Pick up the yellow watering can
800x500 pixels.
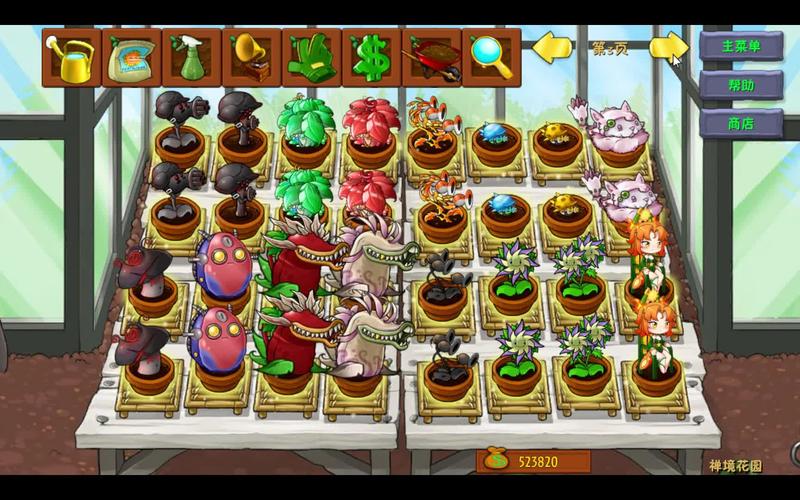(71, 58)
